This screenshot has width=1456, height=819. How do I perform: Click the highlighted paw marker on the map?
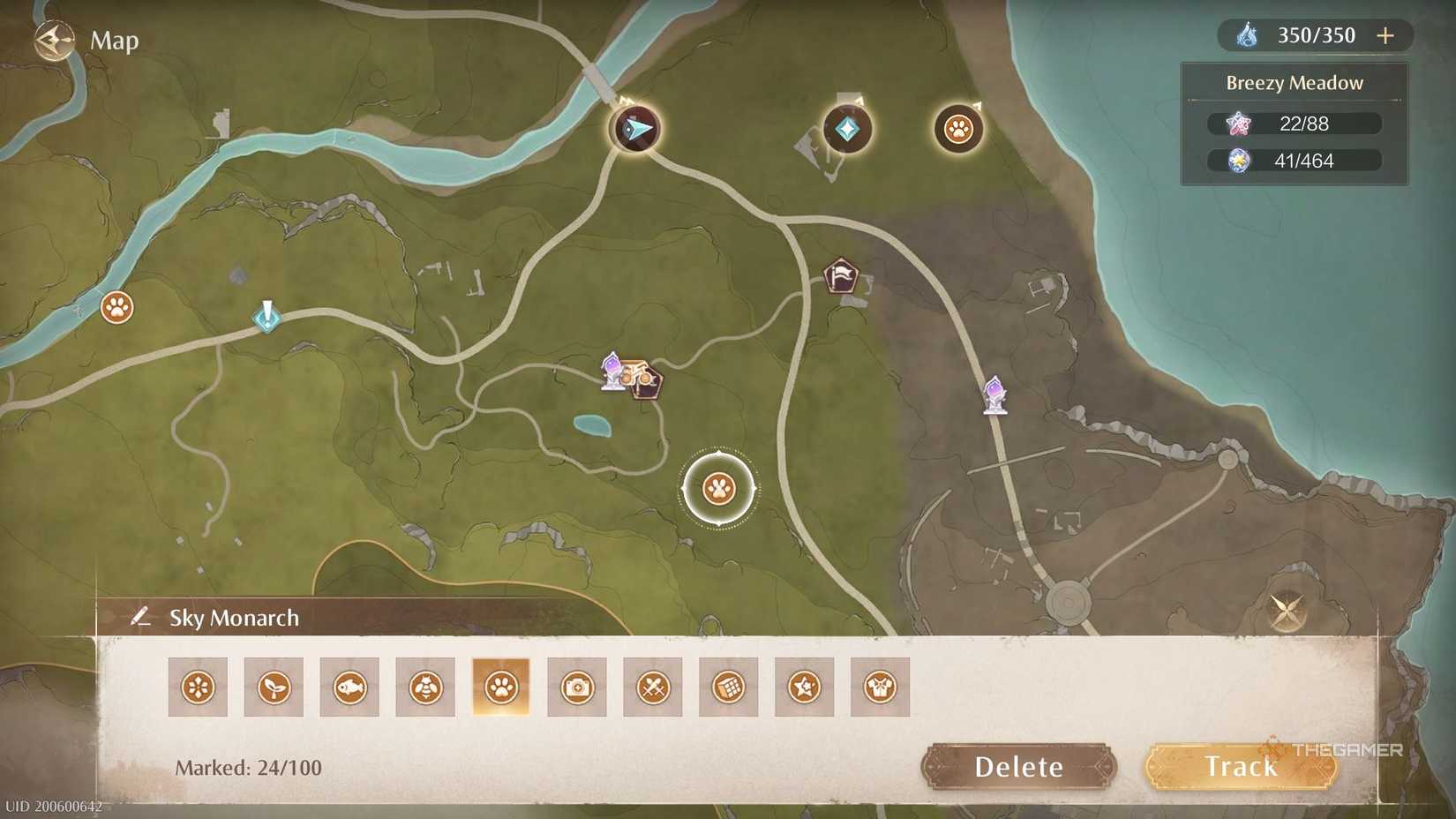[721, 487]
